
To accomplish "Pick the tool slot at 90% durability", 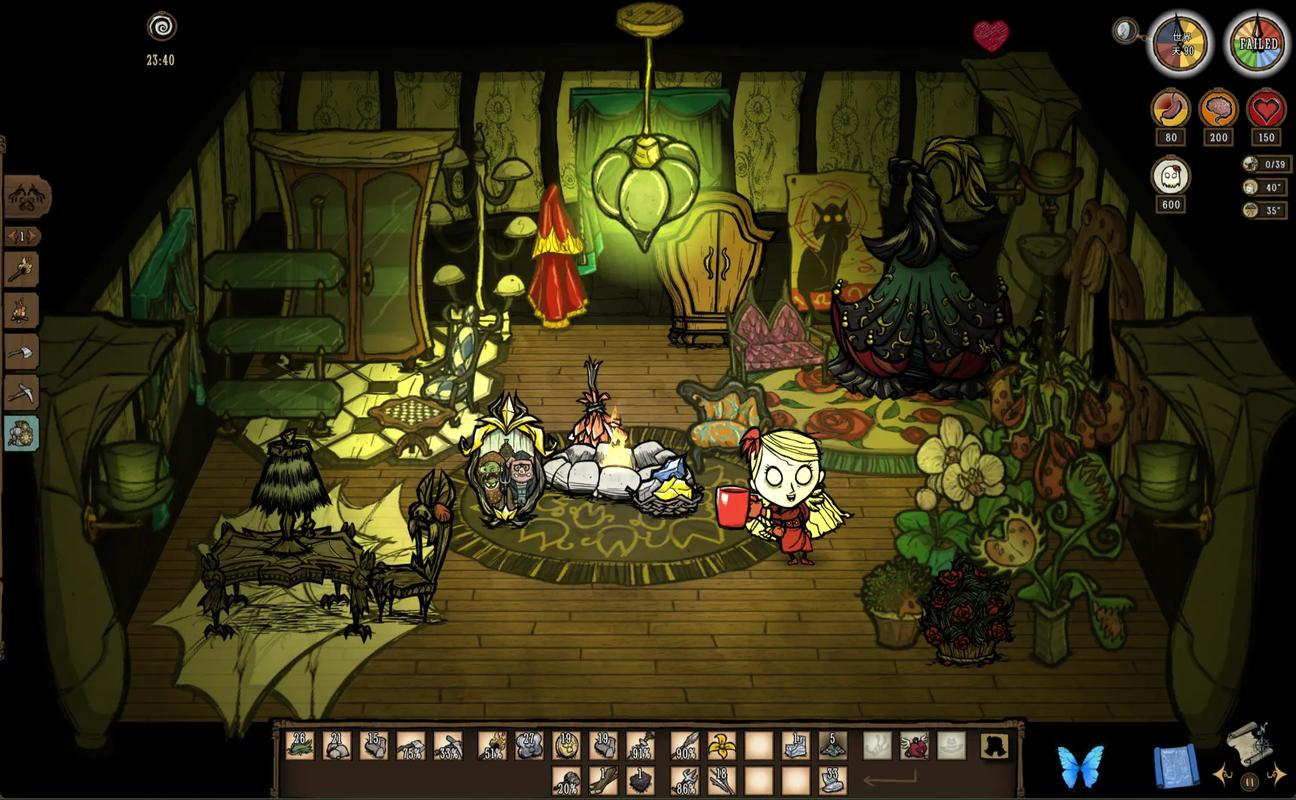I will pos(683,745).
